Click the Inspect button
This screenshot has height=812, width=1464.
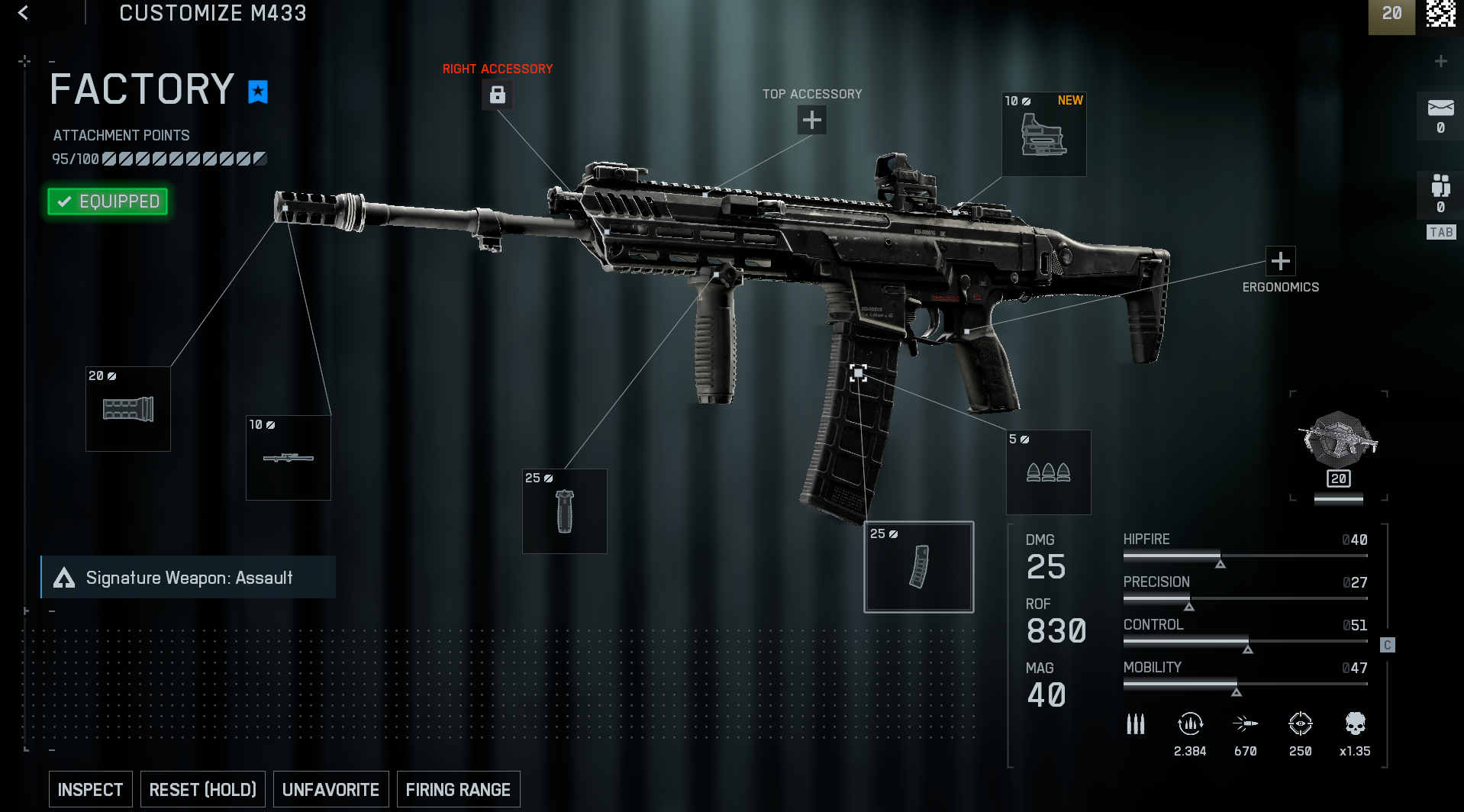(90, 790)
